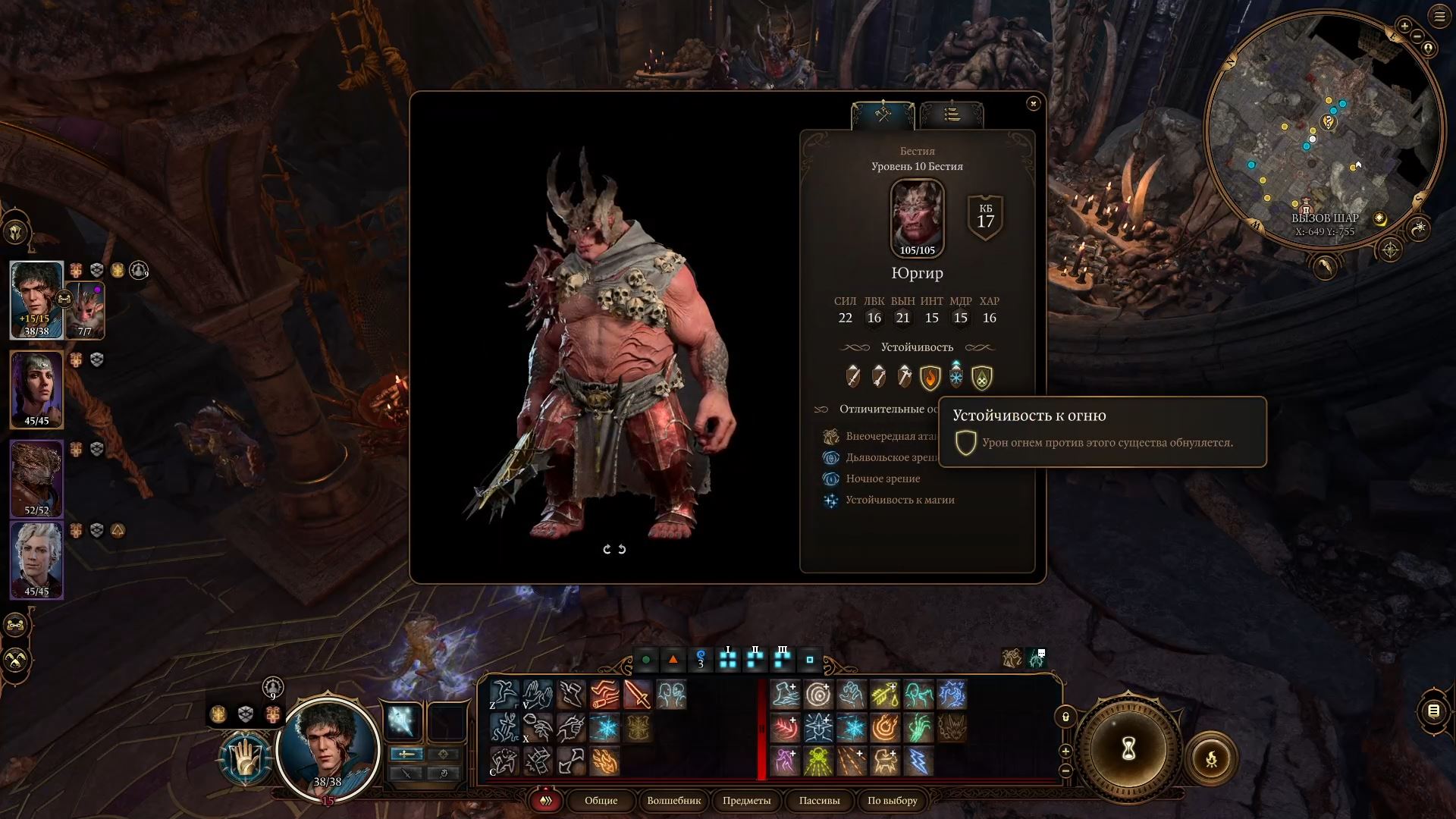
Task: Select the main weapon attack (sword icon)
Action: pyautogui.click(x=639, y=695)
